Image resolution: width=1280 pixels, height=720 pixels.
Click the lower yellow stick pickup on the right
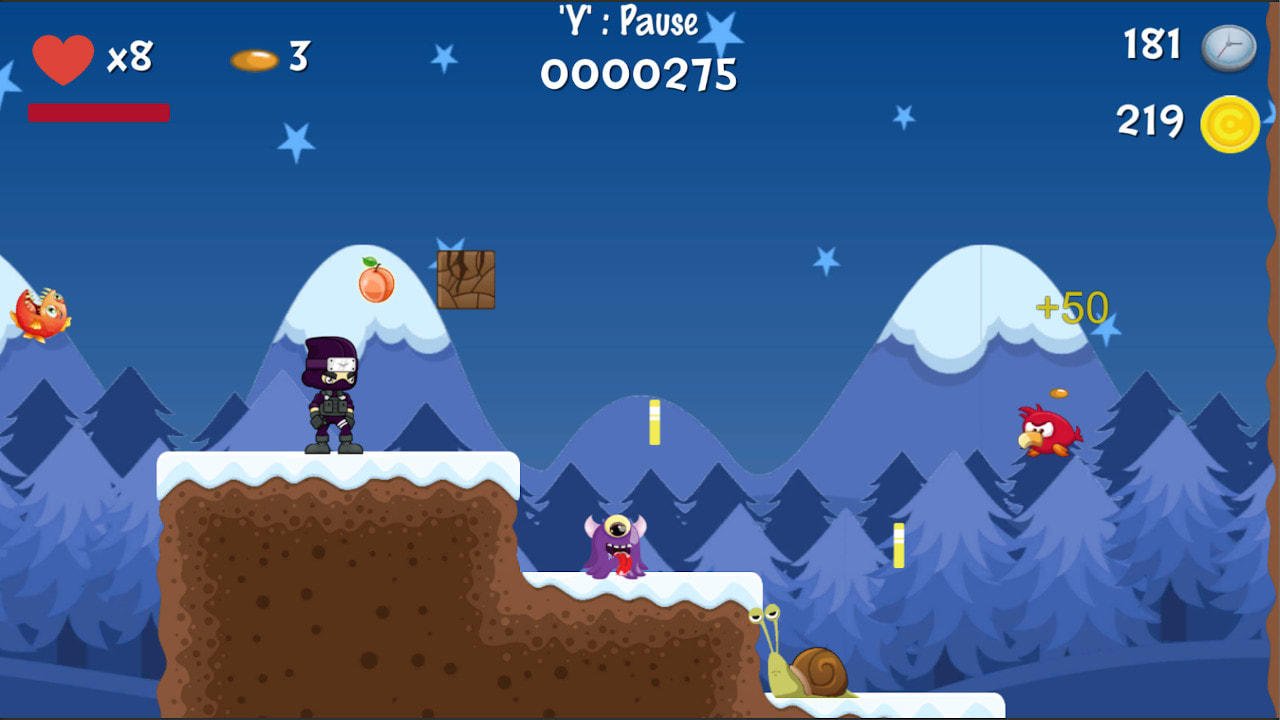899,543
